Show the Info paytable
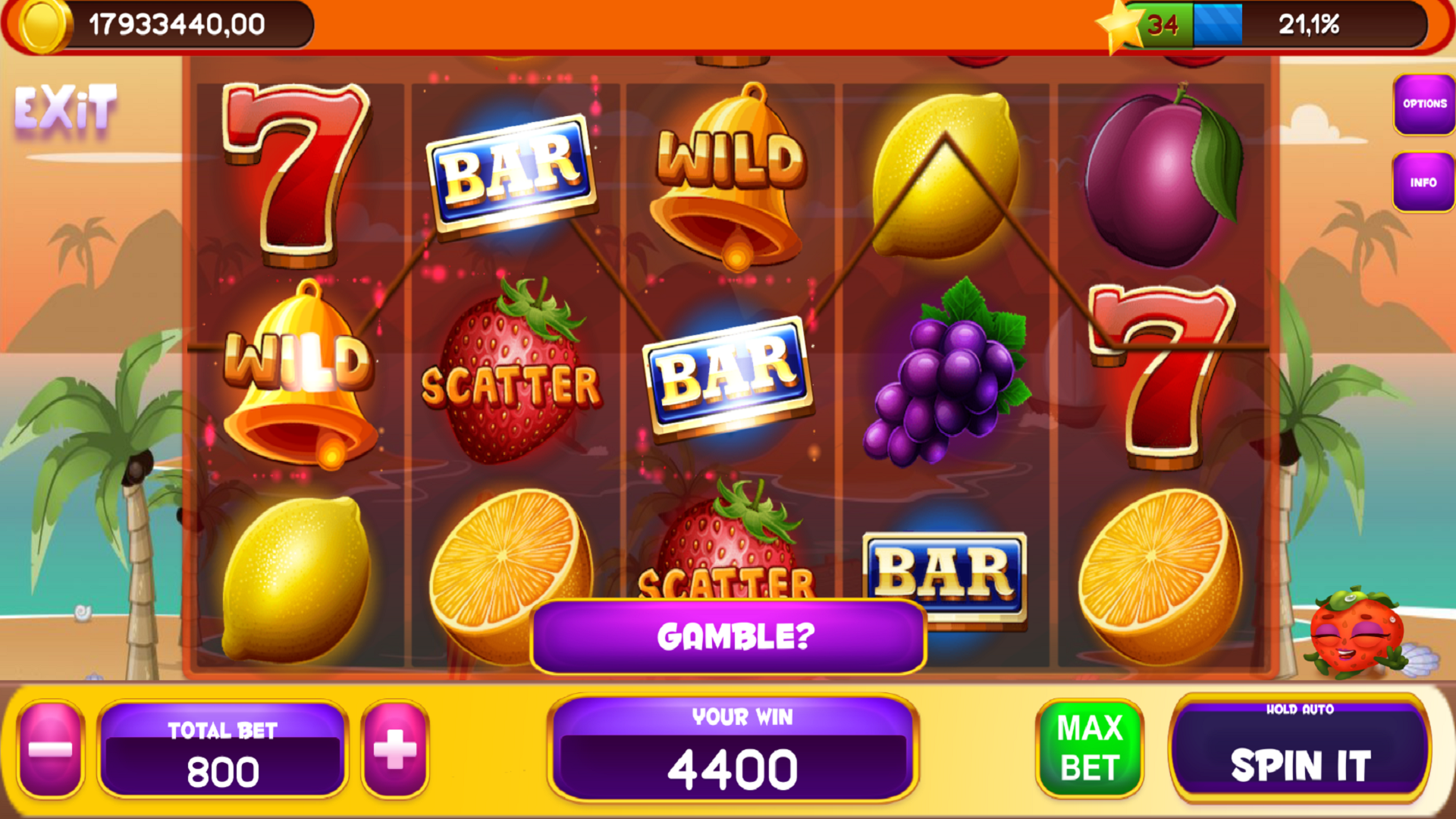The height and width of the screenshot is (819, 1456). tap(1423, 183)
